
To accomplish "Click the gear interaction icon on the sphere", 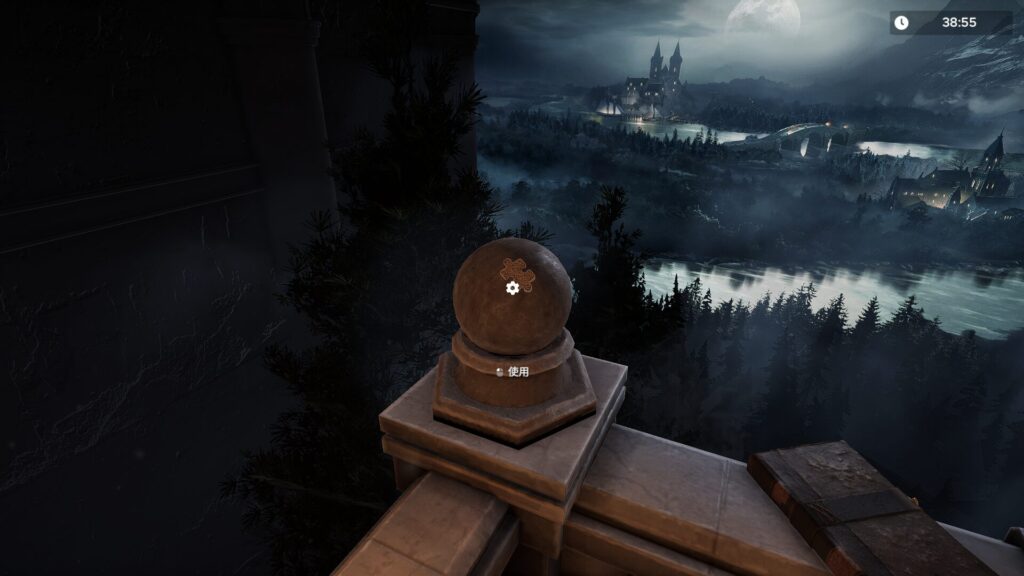I will [512, 288].
